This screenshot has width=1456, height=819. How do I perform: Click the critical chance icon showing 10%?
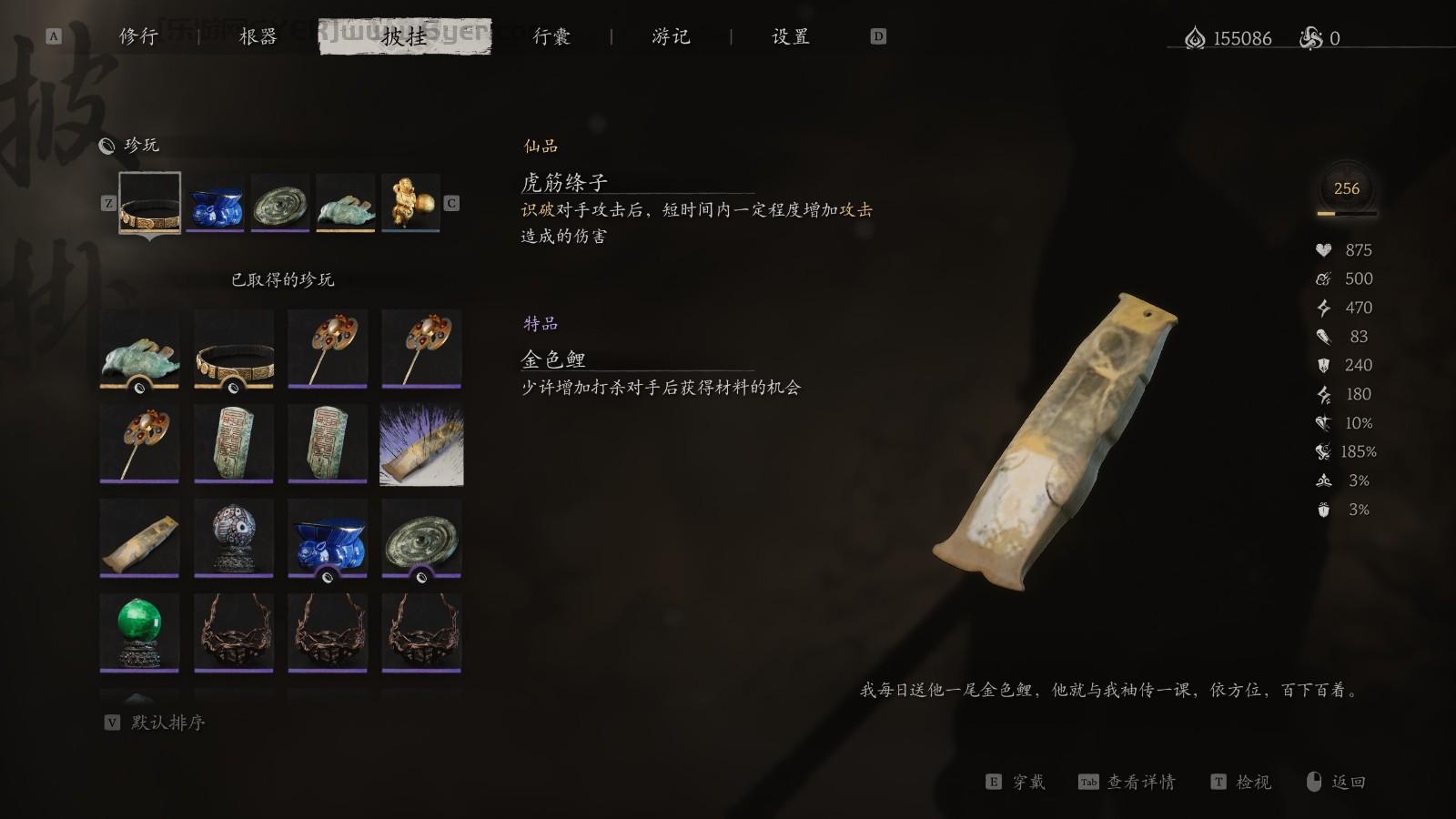click(1324, 423)
